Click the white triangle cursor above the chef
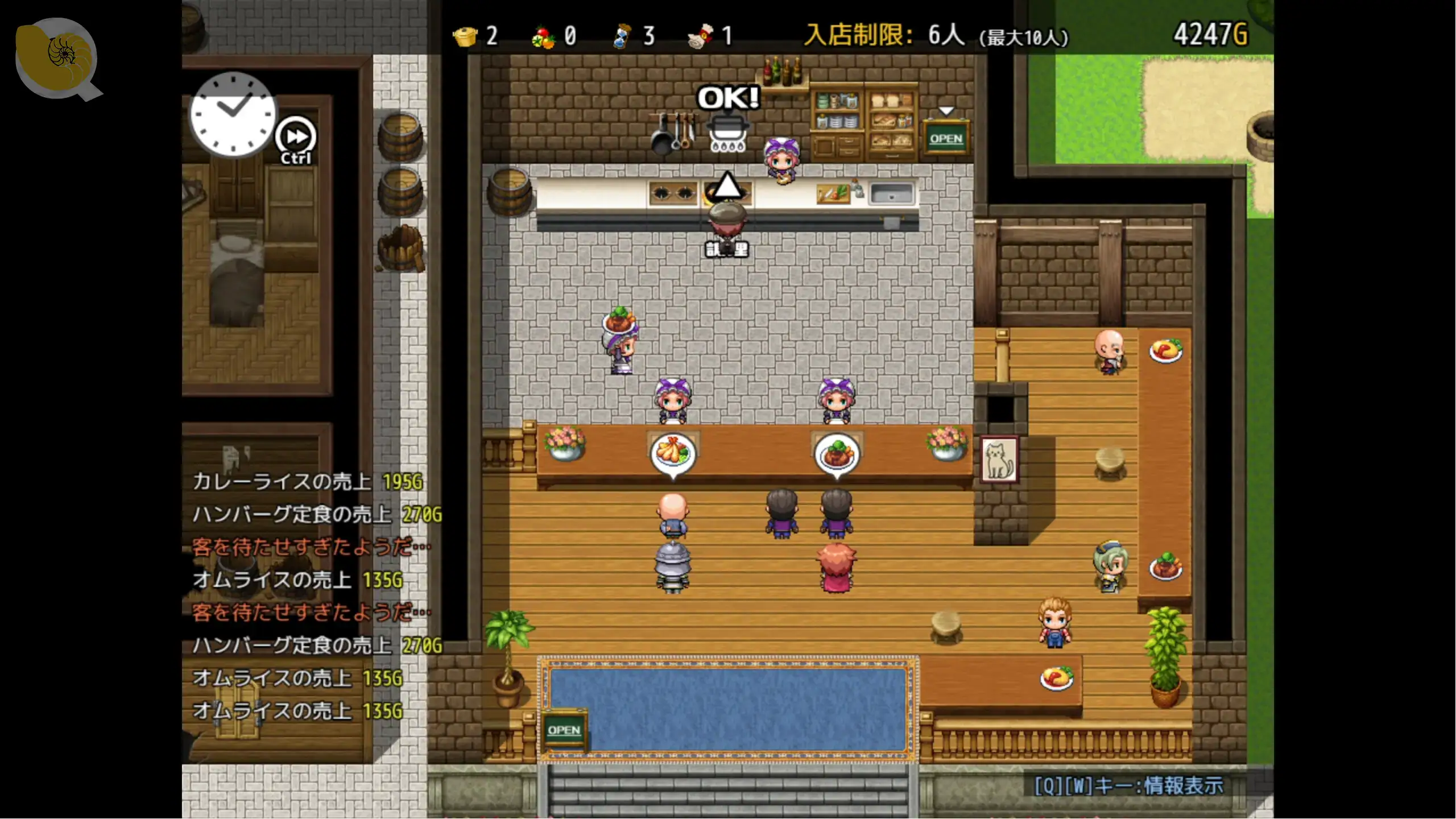This screenshot has width=1456, height=819. (727, 187)
